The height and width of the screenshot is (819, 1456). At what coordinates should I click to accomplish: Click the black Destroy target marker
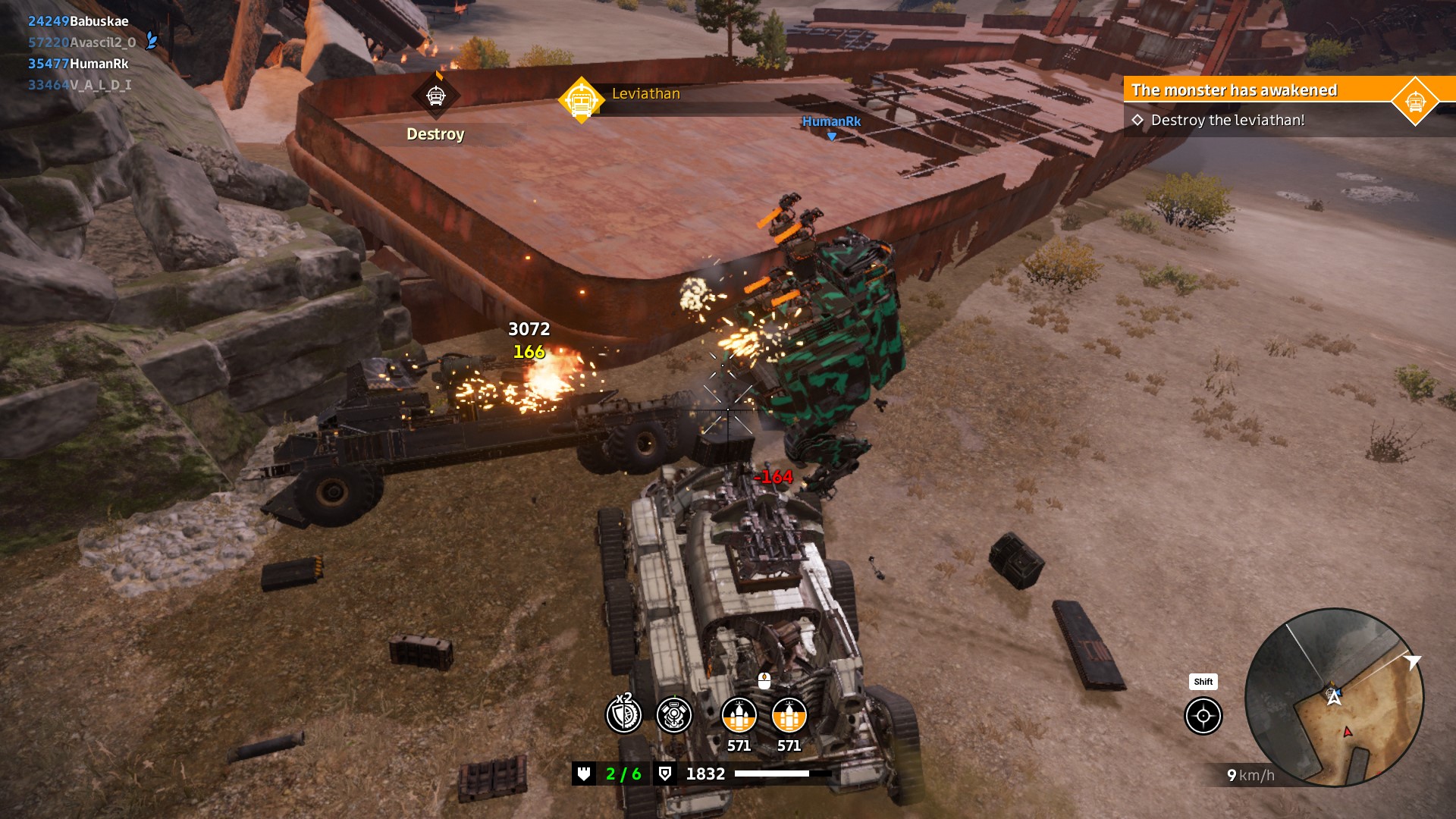pyautogui.click(x=435, y=96)
